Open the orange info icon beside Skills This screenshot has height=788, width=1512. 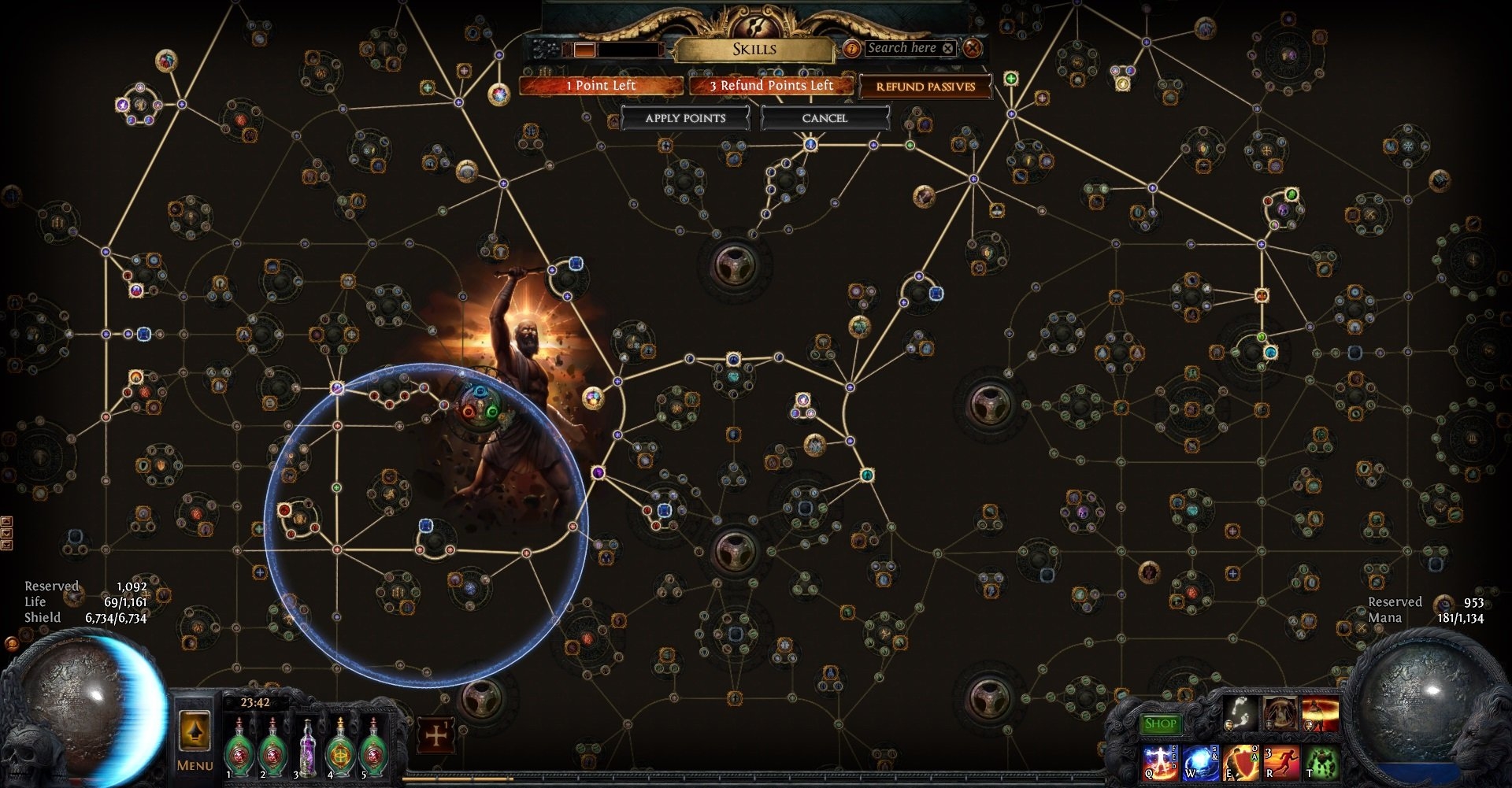tap(851, 49)
